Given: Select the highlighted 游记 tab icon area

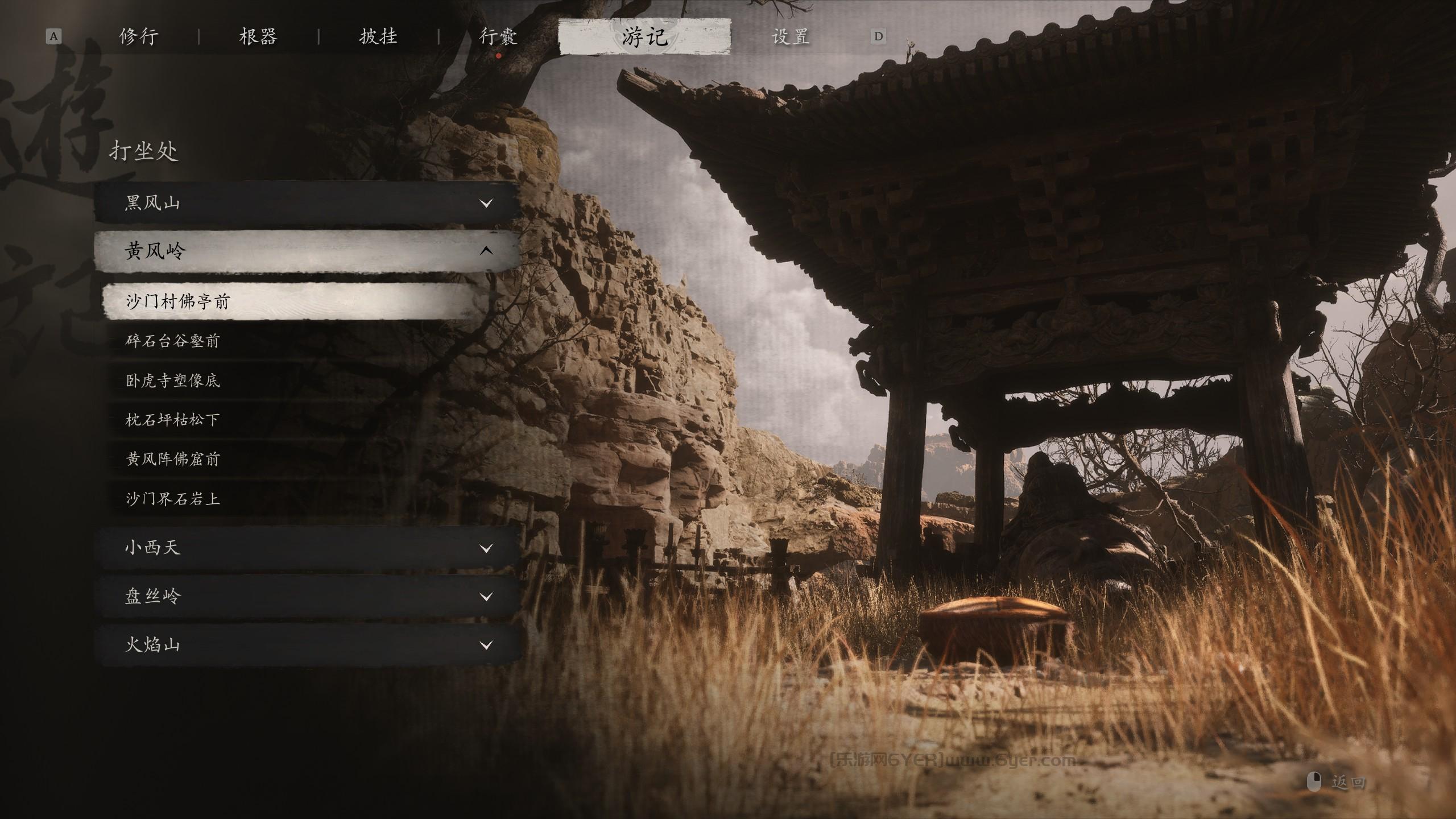Looking at the screenshot, I should (x=644, y=35).
